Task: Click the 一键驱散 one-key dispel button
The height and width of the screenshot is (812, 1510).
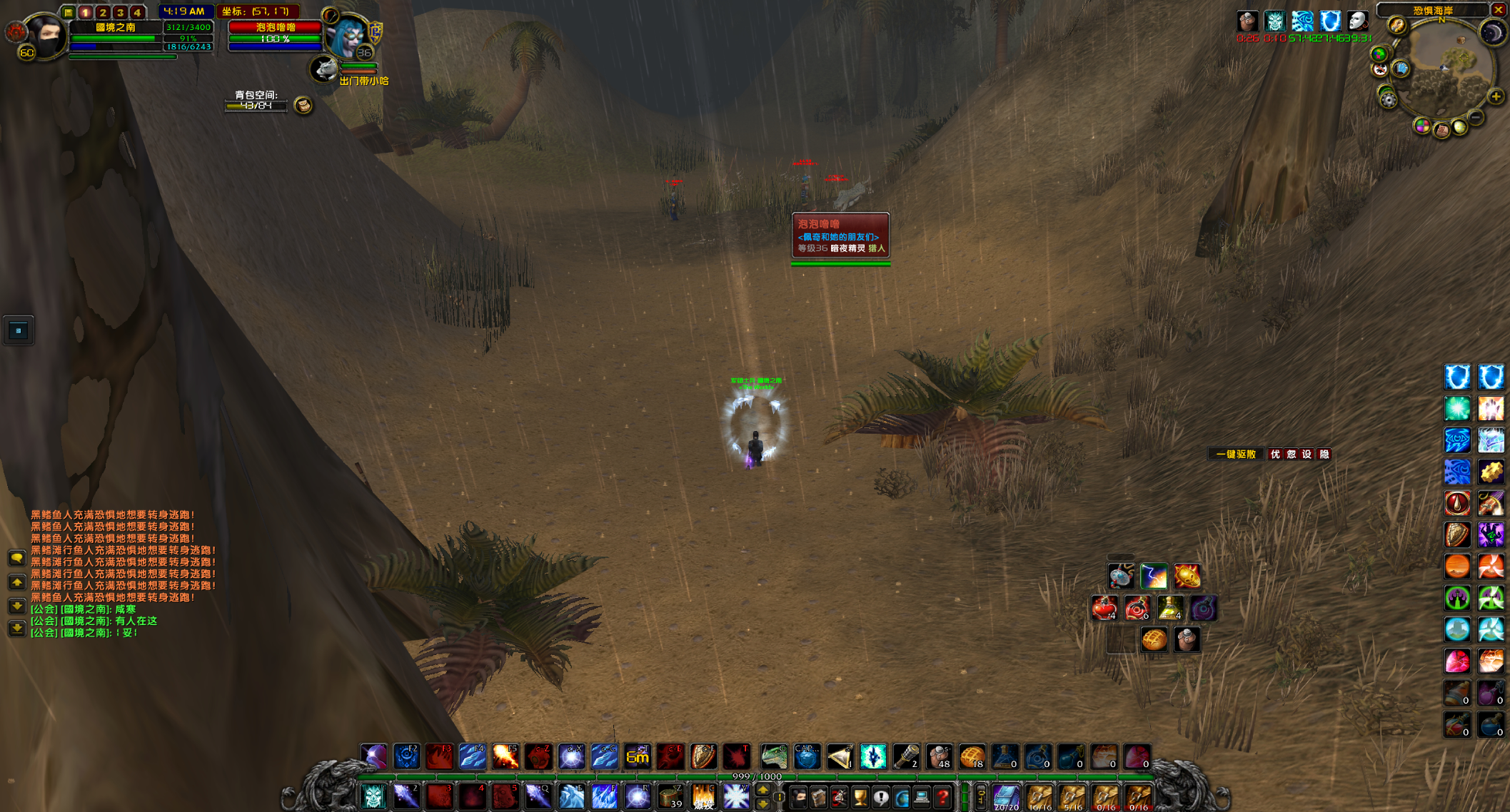Action: (x=1235, y=455)
